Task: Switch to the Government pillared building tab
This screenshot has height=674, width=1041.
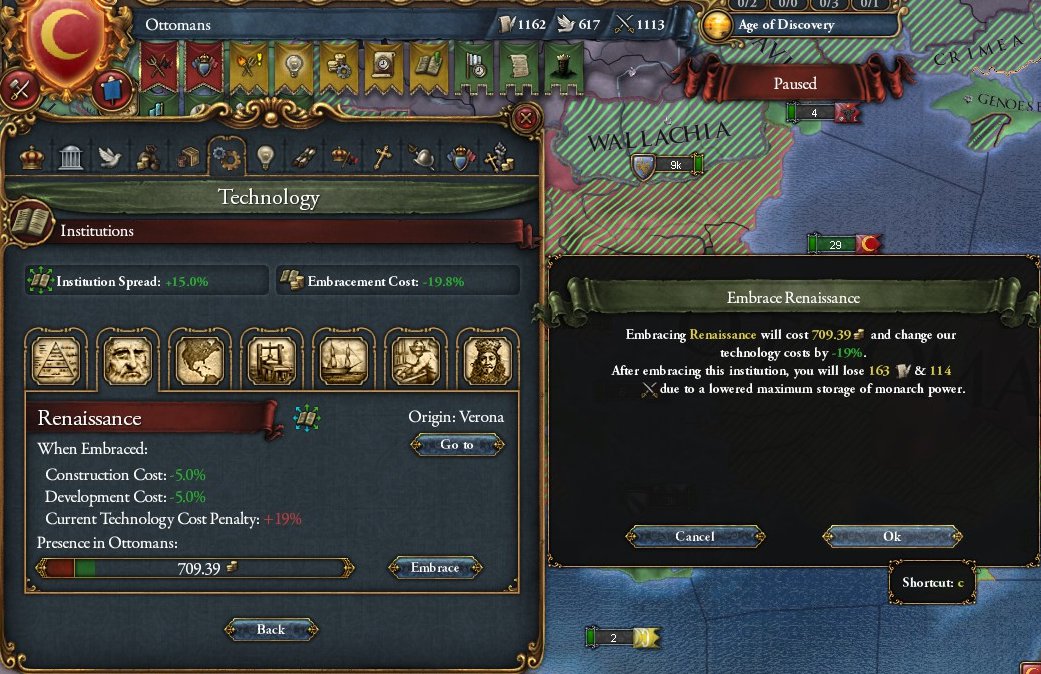Action: tap(70, 157)
